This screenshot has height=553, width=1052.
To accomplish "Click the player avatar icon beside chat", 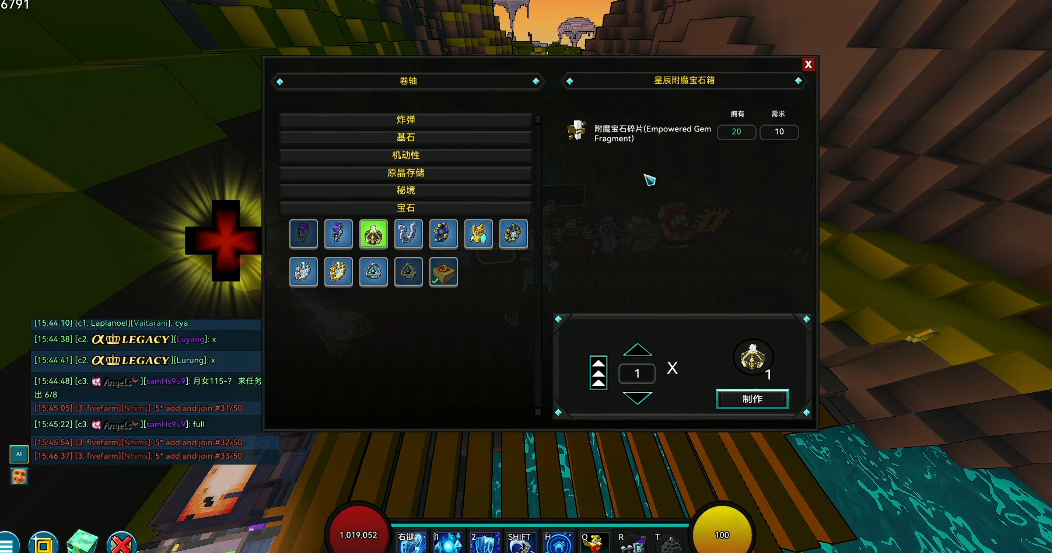I will pos(19,476).
